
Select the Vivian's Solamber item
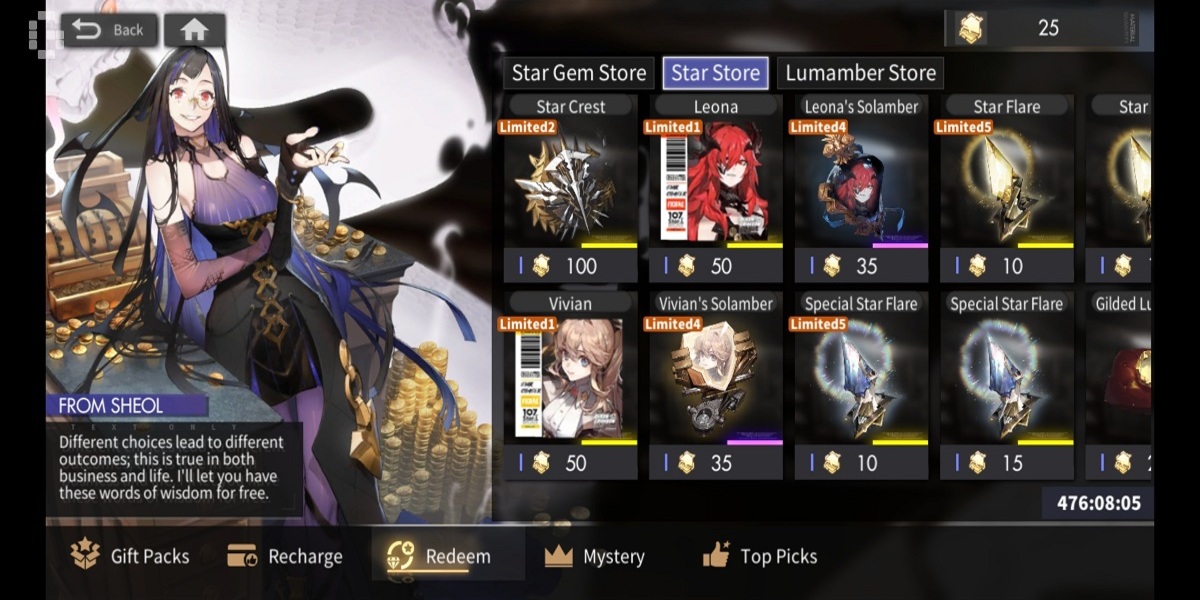coord(715,387)
